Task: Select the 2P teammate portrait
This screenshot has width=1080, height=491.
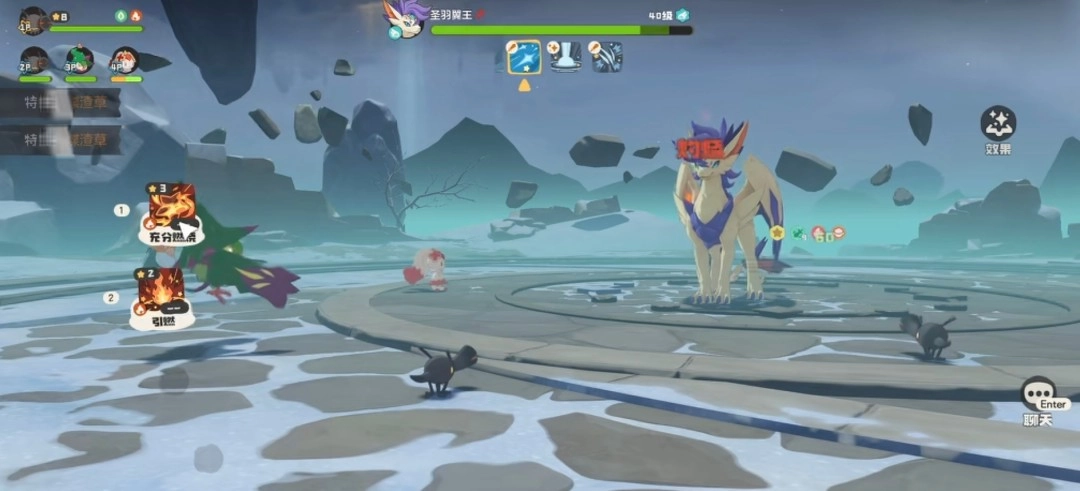Action: [x=34, y=60]
